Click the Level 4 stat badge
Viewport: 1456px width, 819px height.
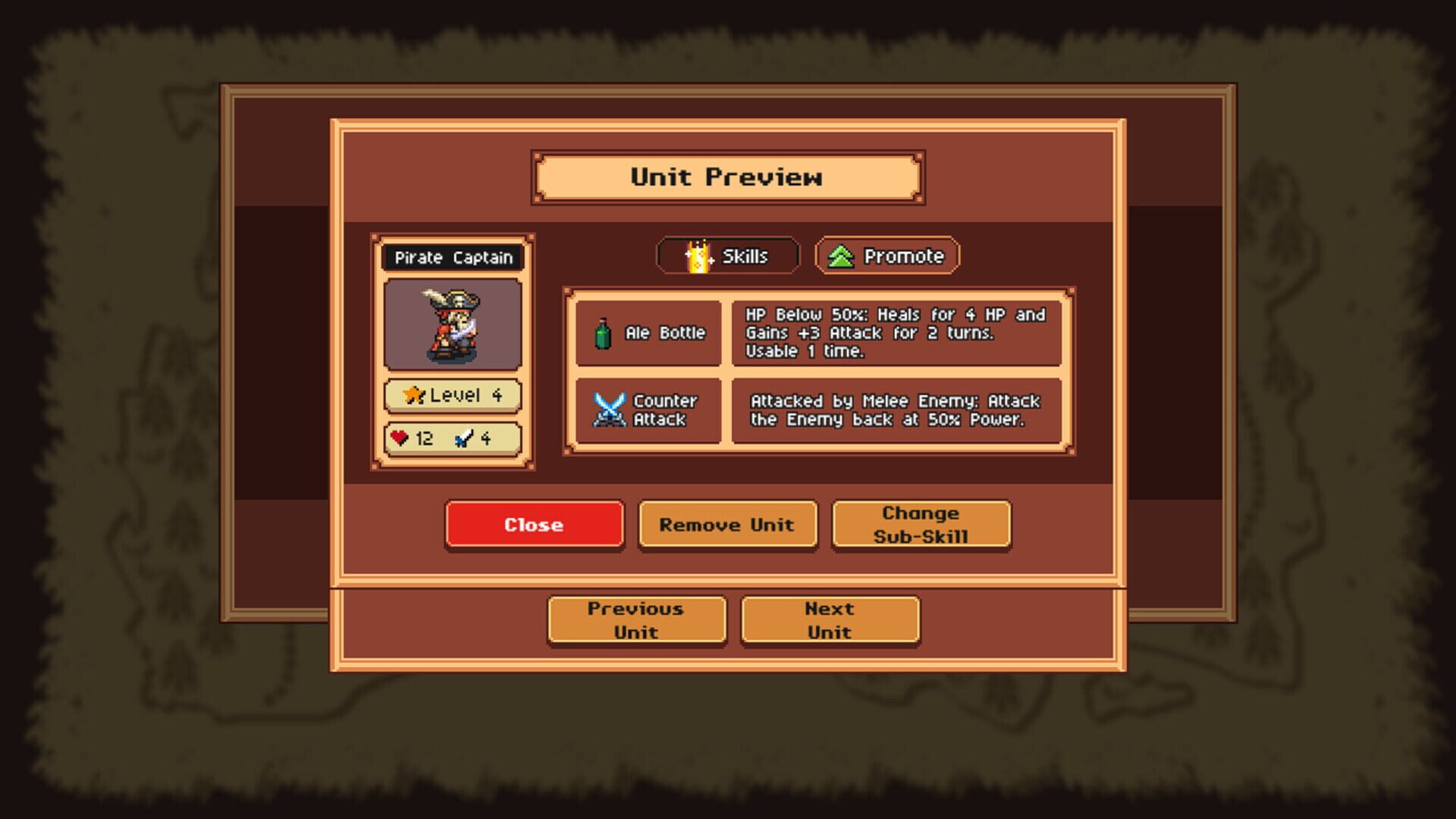point(453,394)
